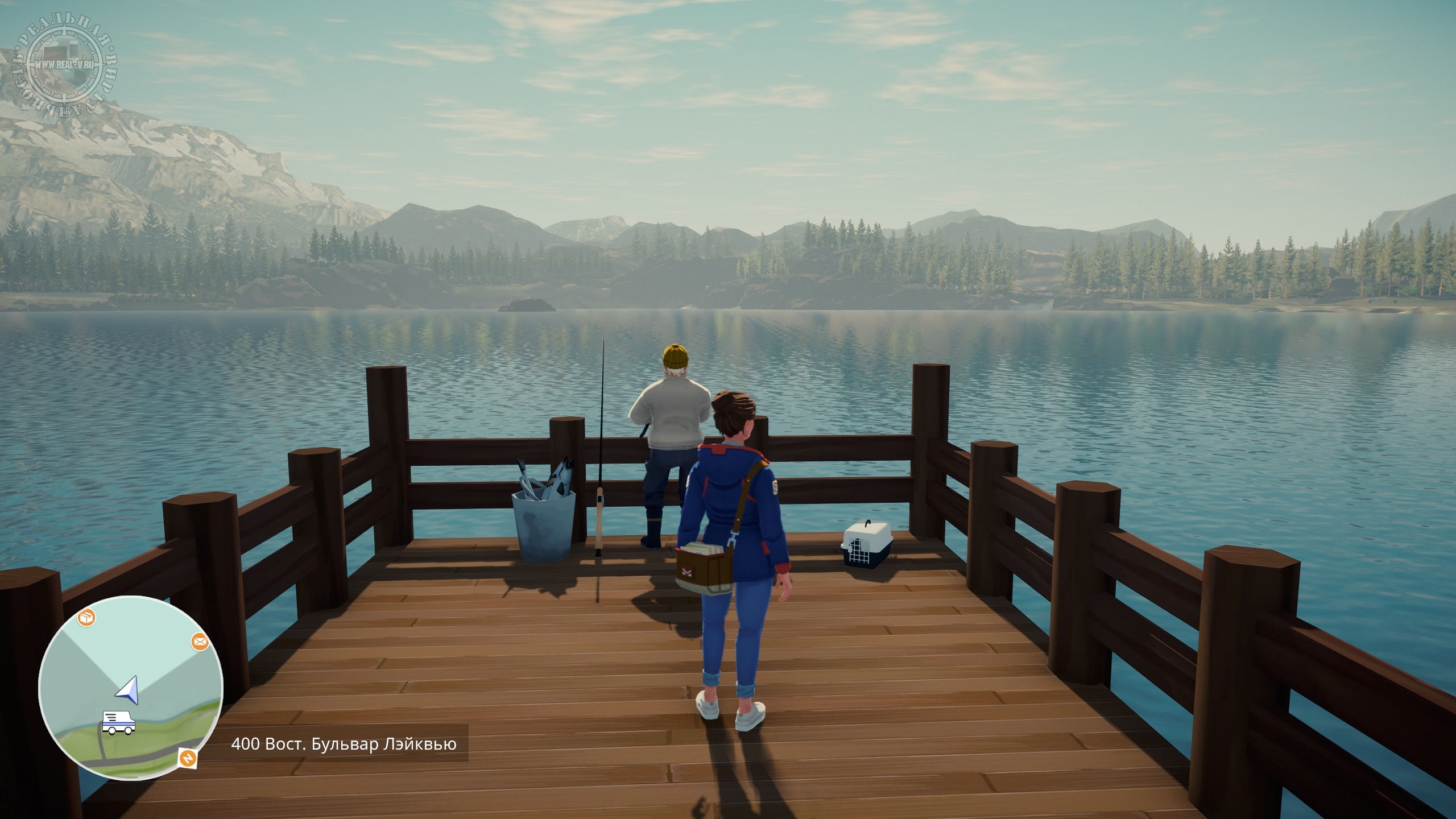The width and height of the screenshot is (1456, 819).
Task: Click the package delivery marker on the minimap
Action: pos(86,618)
